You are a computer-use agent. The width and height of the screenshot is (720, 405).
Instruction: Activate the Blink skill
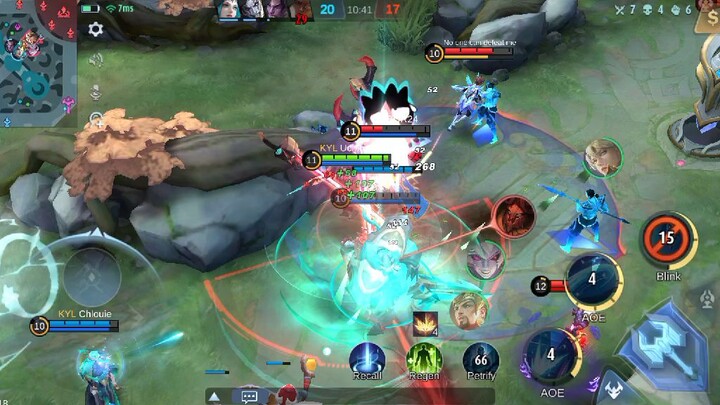click(x=668, y=241)
